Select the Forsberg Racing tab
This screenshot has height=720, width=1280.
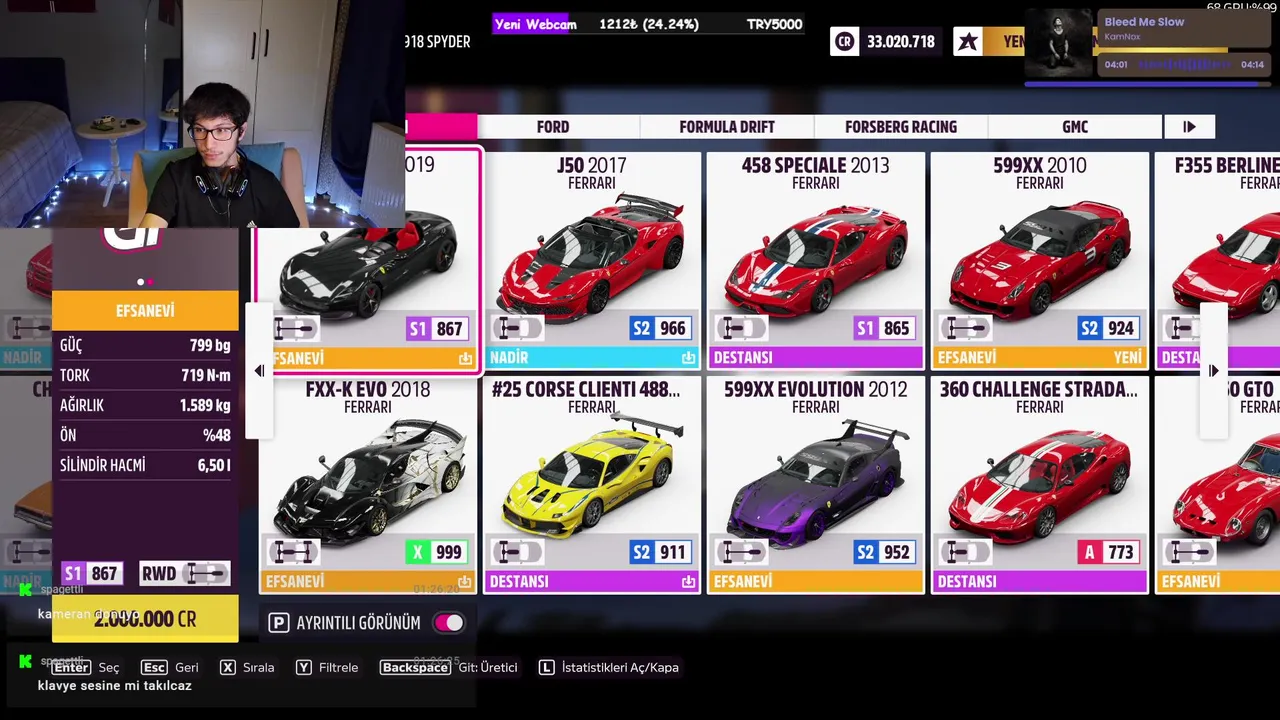[900, 127]
